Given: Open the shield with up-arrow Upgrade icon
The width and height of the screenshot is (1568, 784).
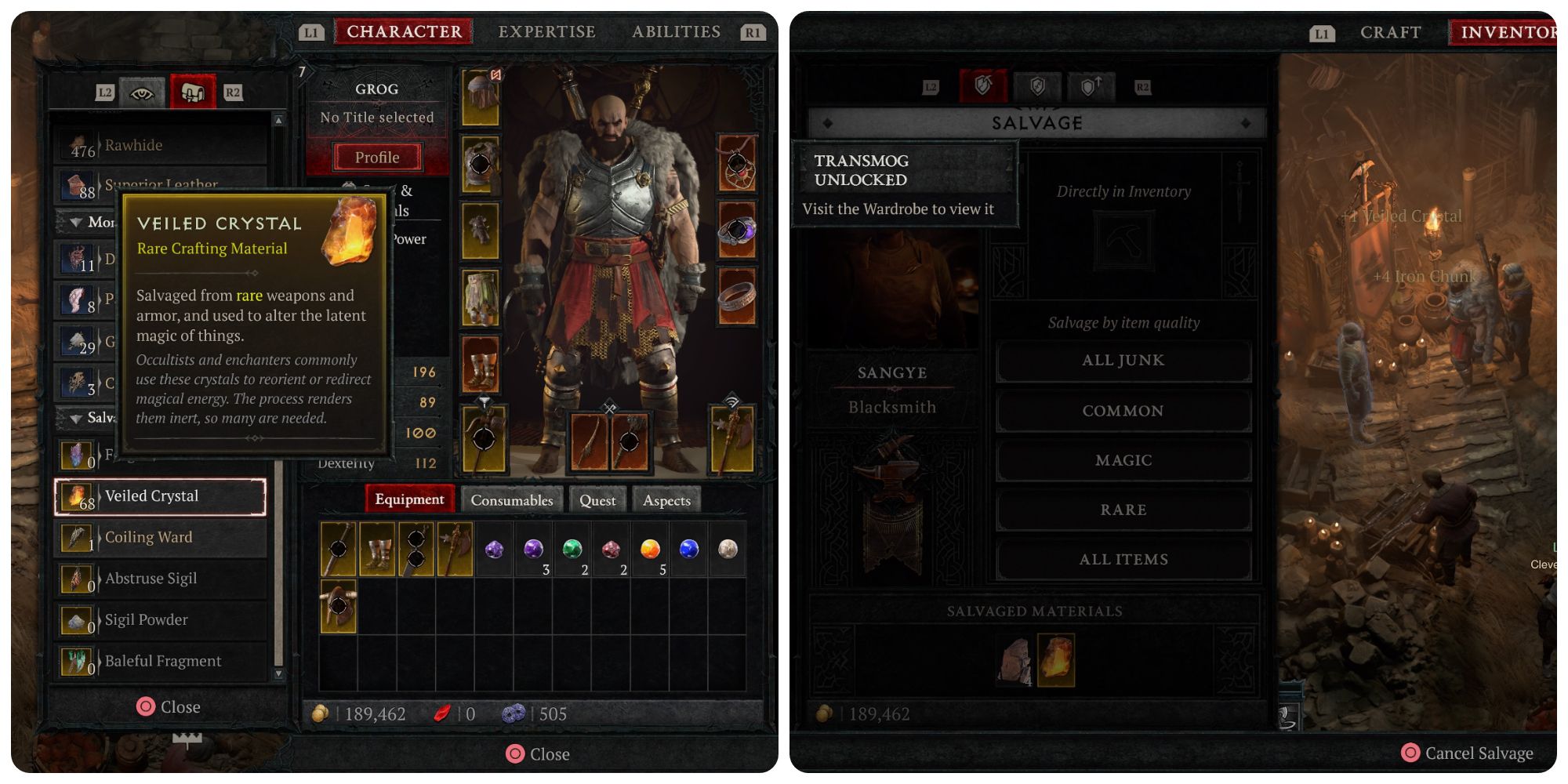Looking at the screenshot, I should (x=1090, y=88).
